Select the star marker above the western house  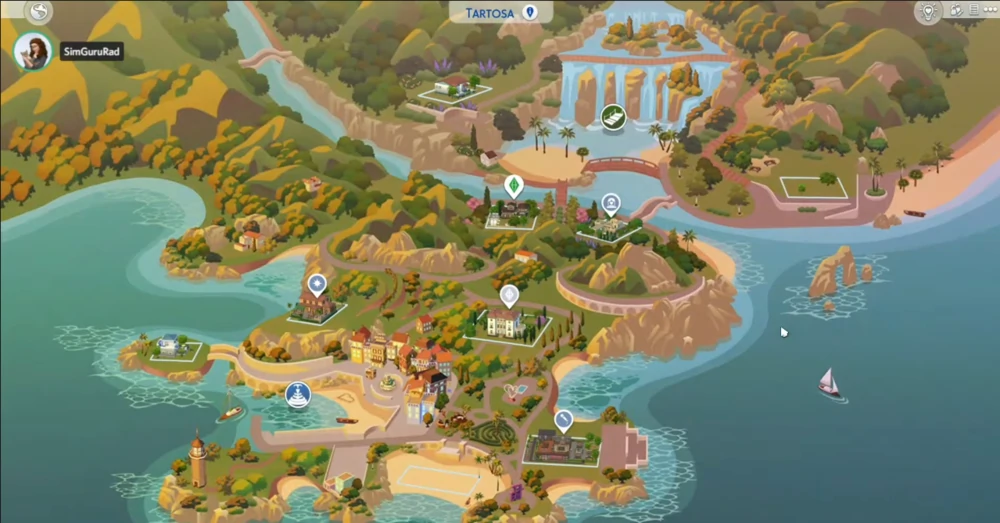pyautogui.click(x=317, y=284)
